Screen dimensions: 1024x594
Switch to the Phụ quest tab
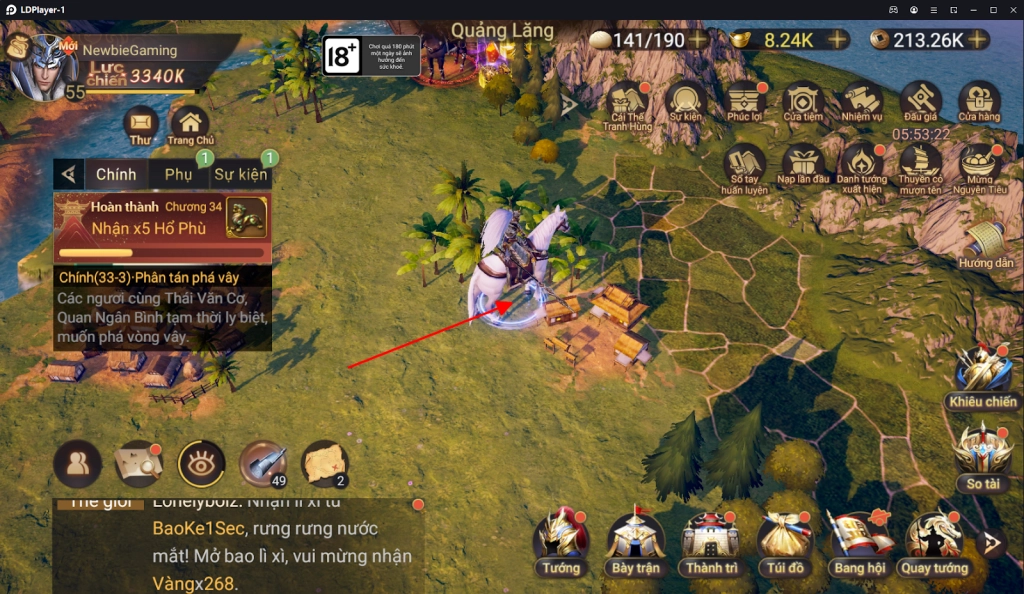click(179, 174)
